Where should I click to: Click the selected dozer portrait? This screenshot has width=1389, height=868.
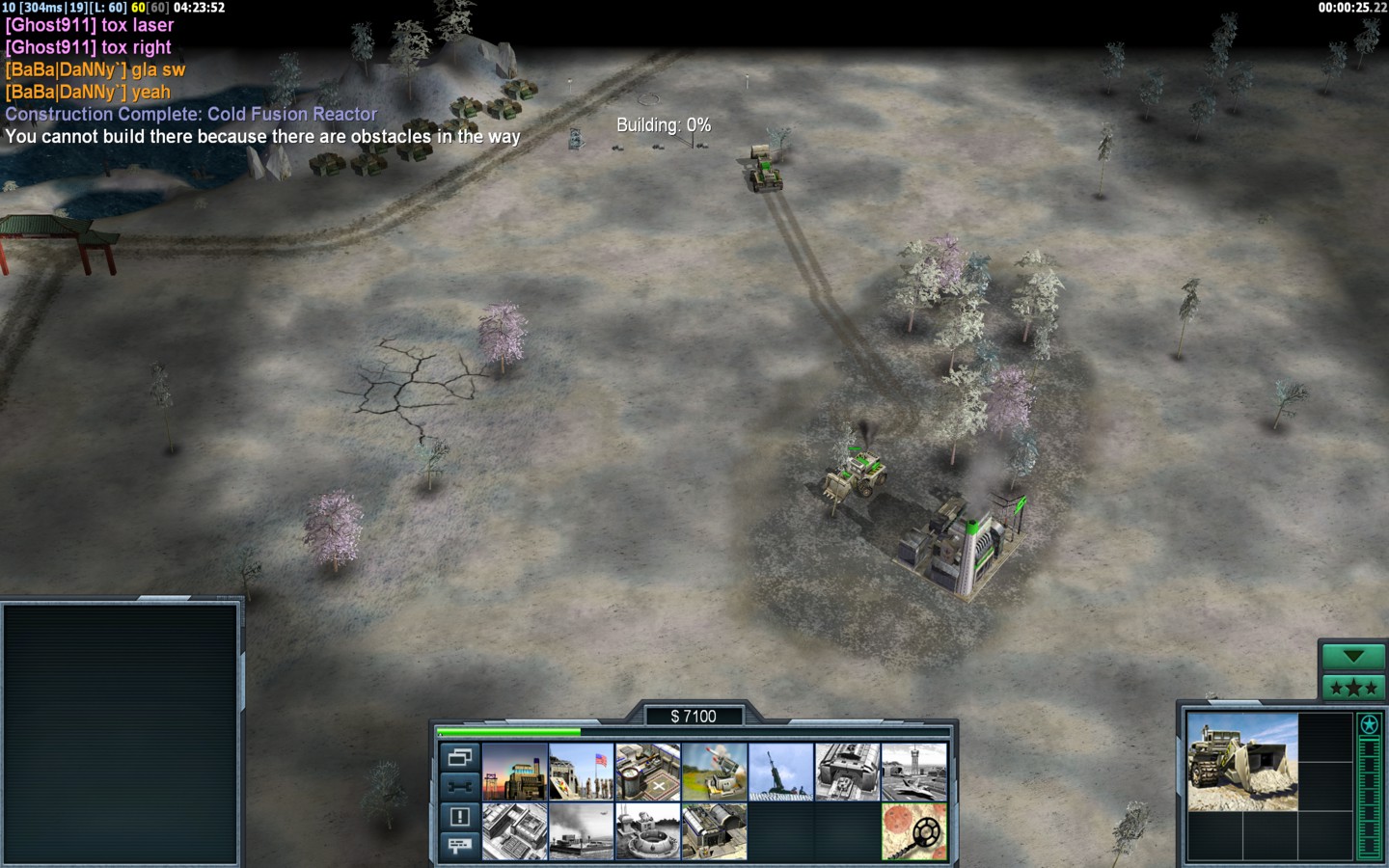point(1242,762)
